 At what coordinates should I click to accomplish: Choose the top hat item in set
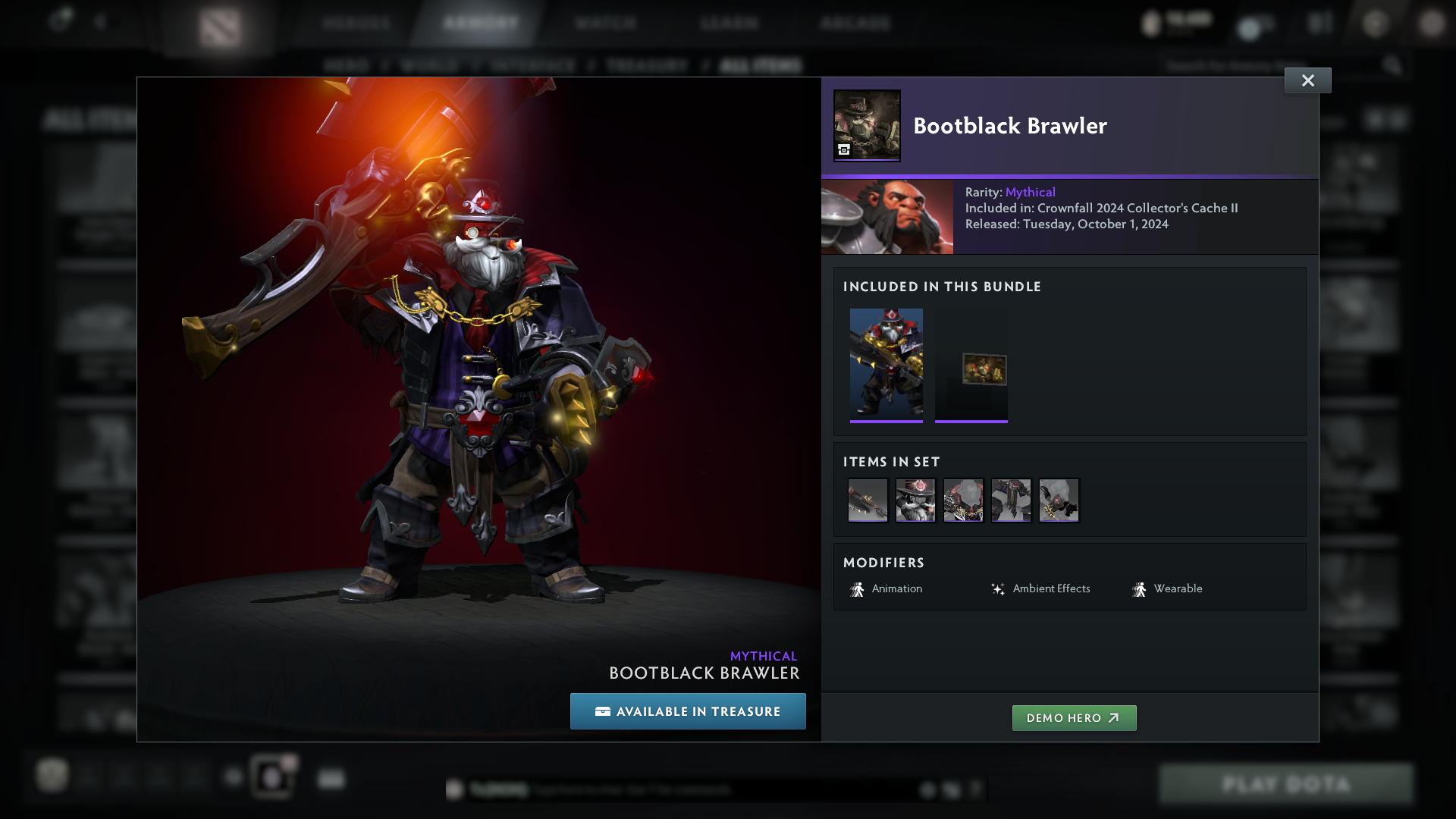click(915, 500)
